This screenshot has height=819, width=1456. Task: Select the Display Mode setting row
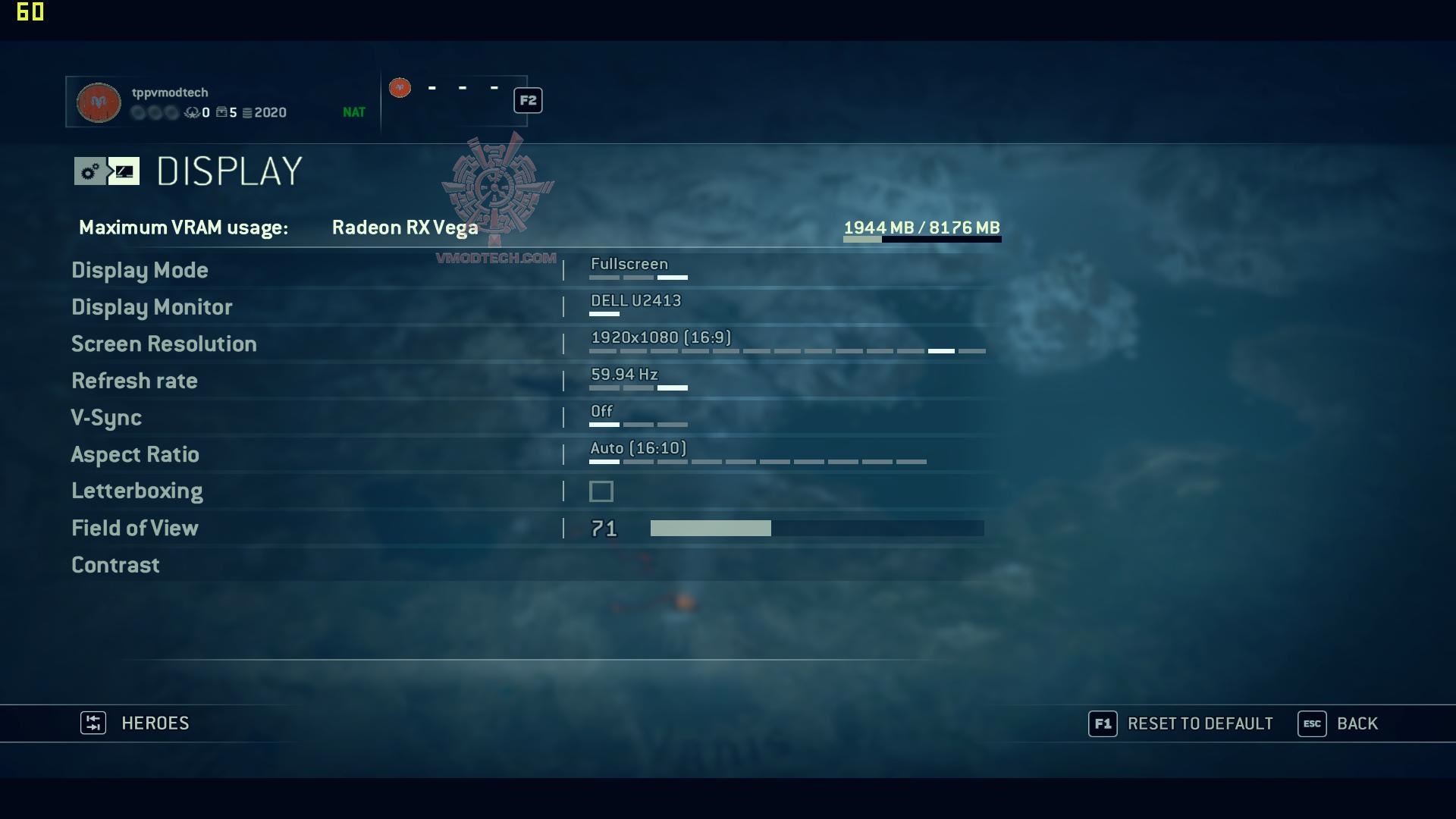coord(140,270)
